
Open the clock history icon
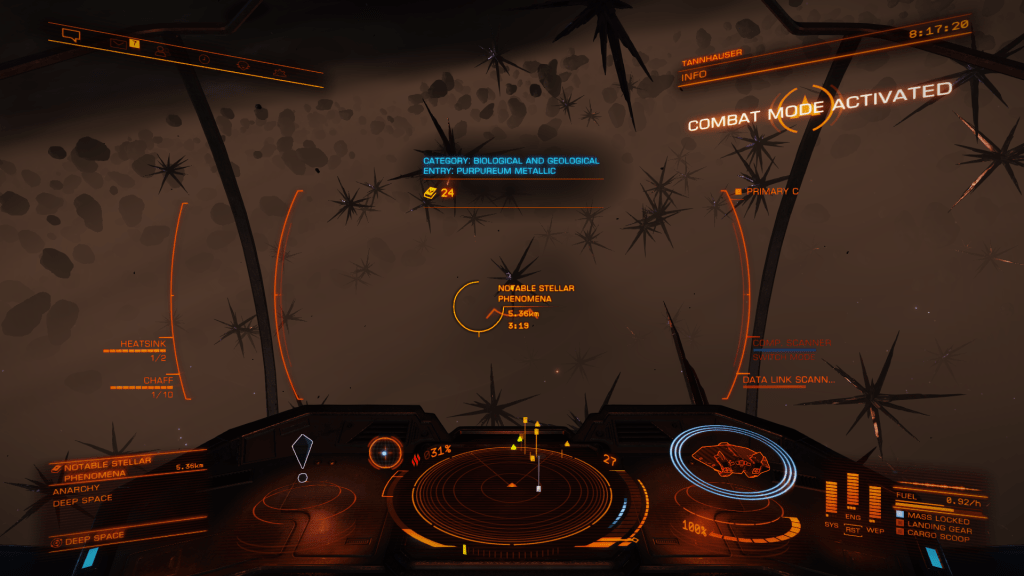(x=204, y=58)
